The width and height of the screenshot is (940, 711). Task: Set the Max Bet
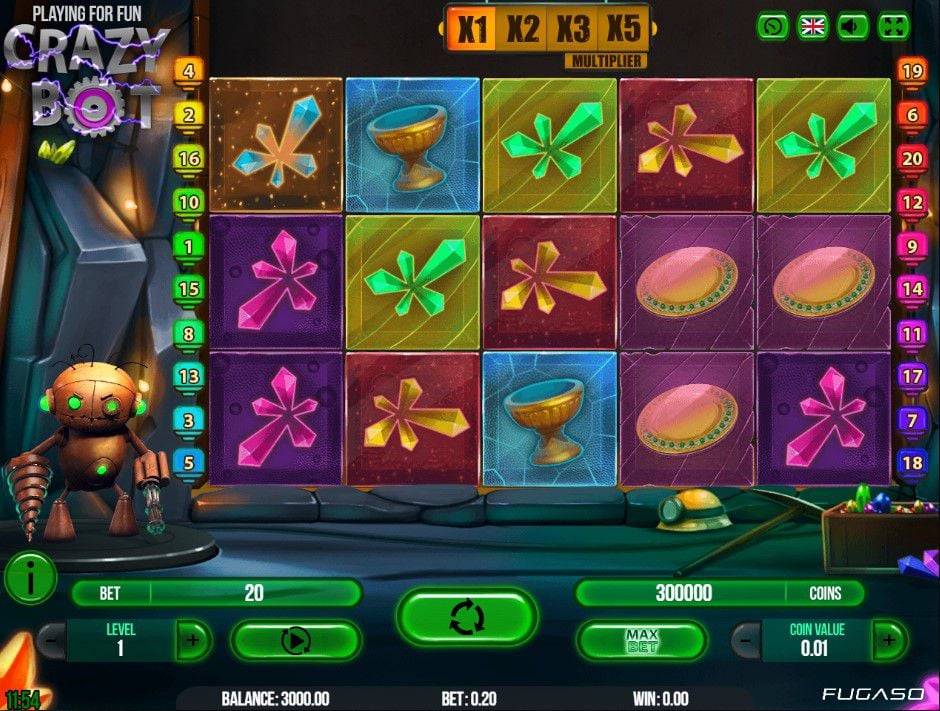pos(641,640)
